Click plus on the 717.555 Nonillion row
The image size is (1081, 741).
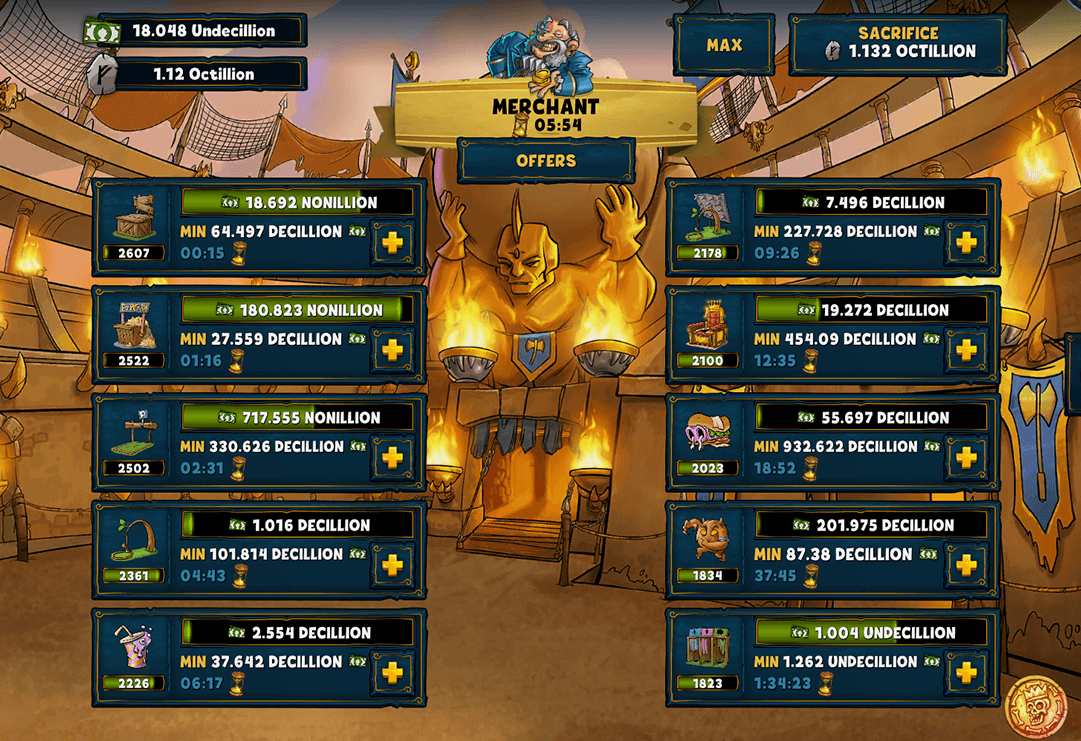(392, 458)
